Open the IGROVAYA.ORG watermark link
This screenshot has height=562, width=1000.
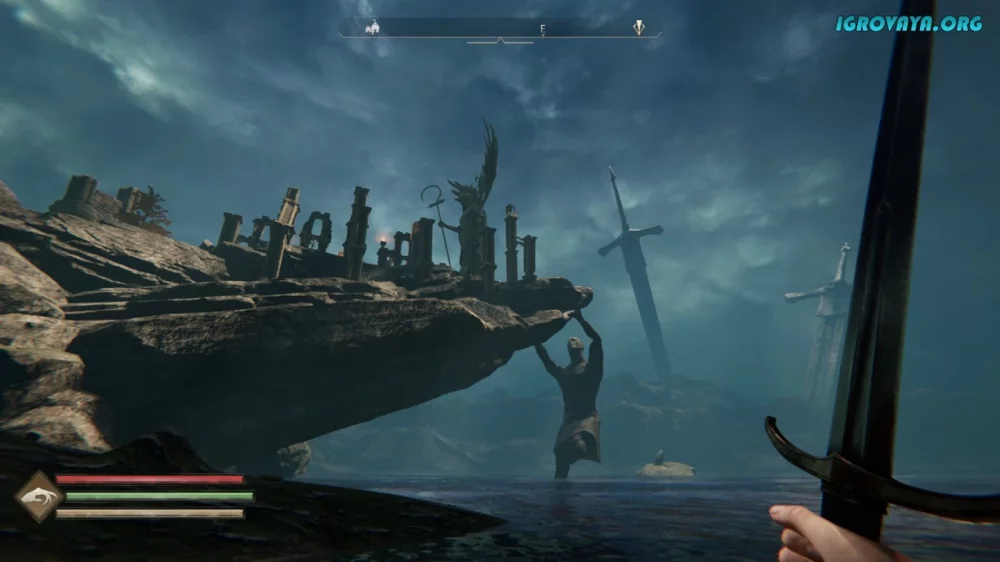click(x=908, y=23)
